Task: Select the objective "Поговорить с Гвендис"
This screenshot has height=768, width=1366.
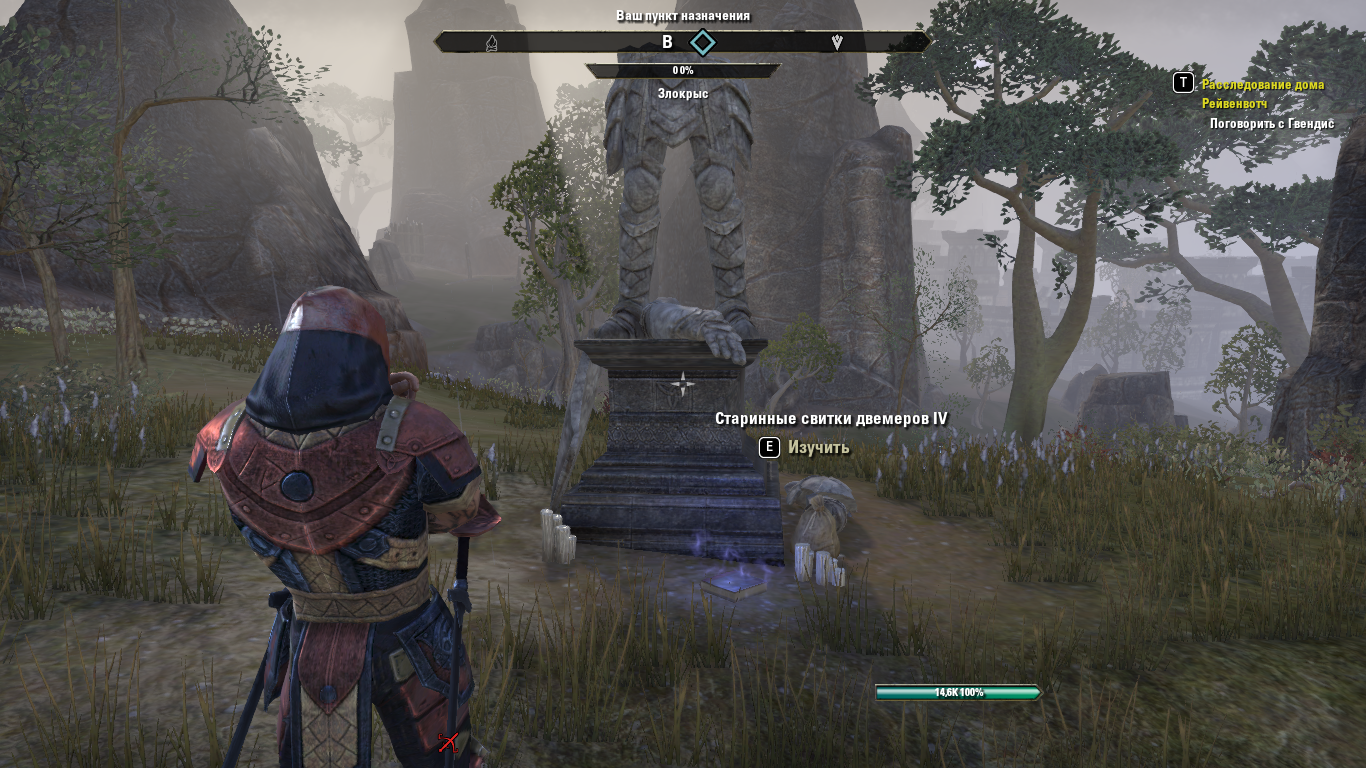Action: [x=1271, y=123]
